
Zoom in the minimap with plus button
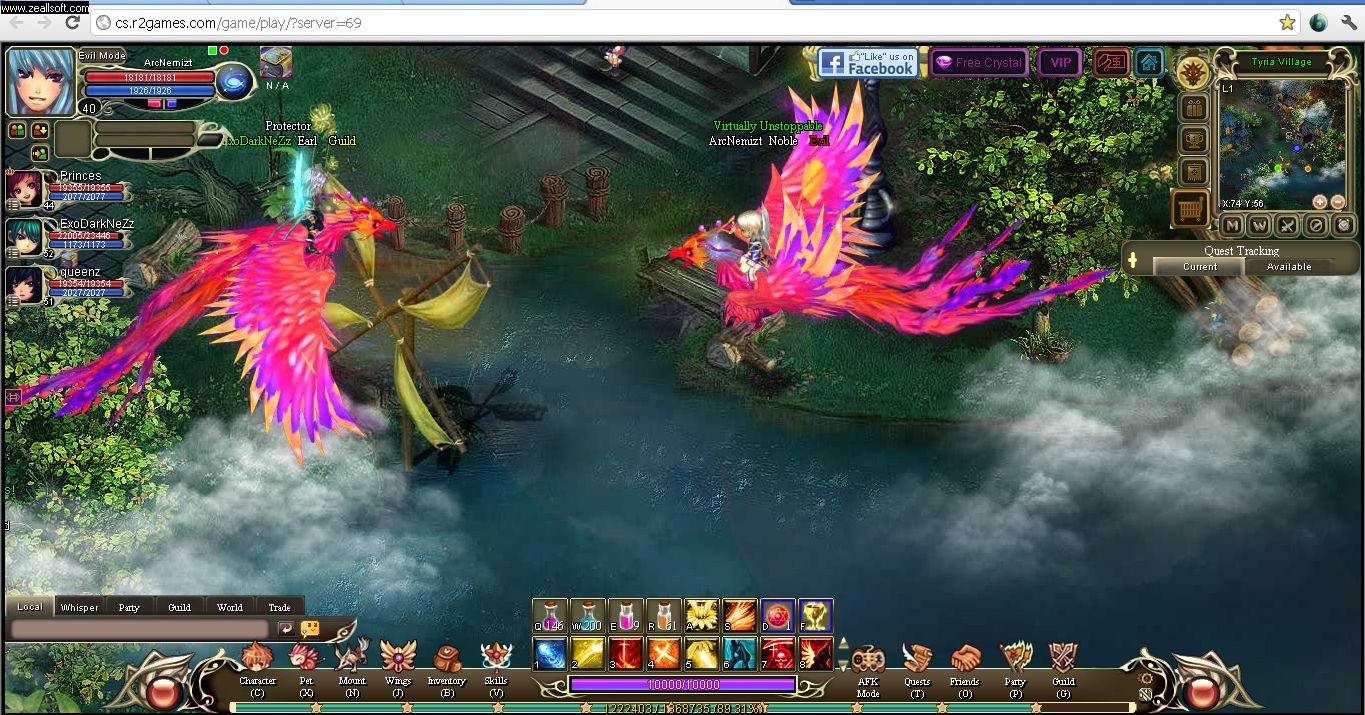pos(1320,201)
